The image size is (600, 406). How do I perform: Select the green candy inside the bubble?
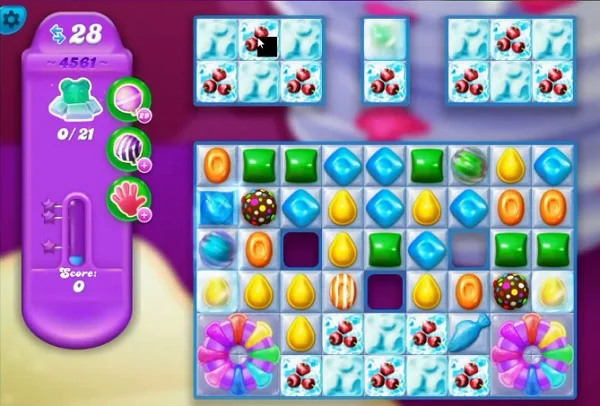[x=469, y=164]
